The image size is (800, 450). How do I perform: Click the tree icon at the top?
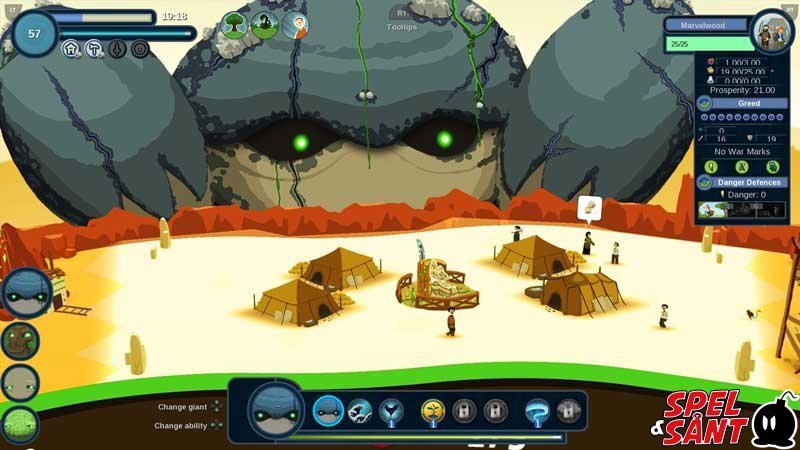(234, 25)
